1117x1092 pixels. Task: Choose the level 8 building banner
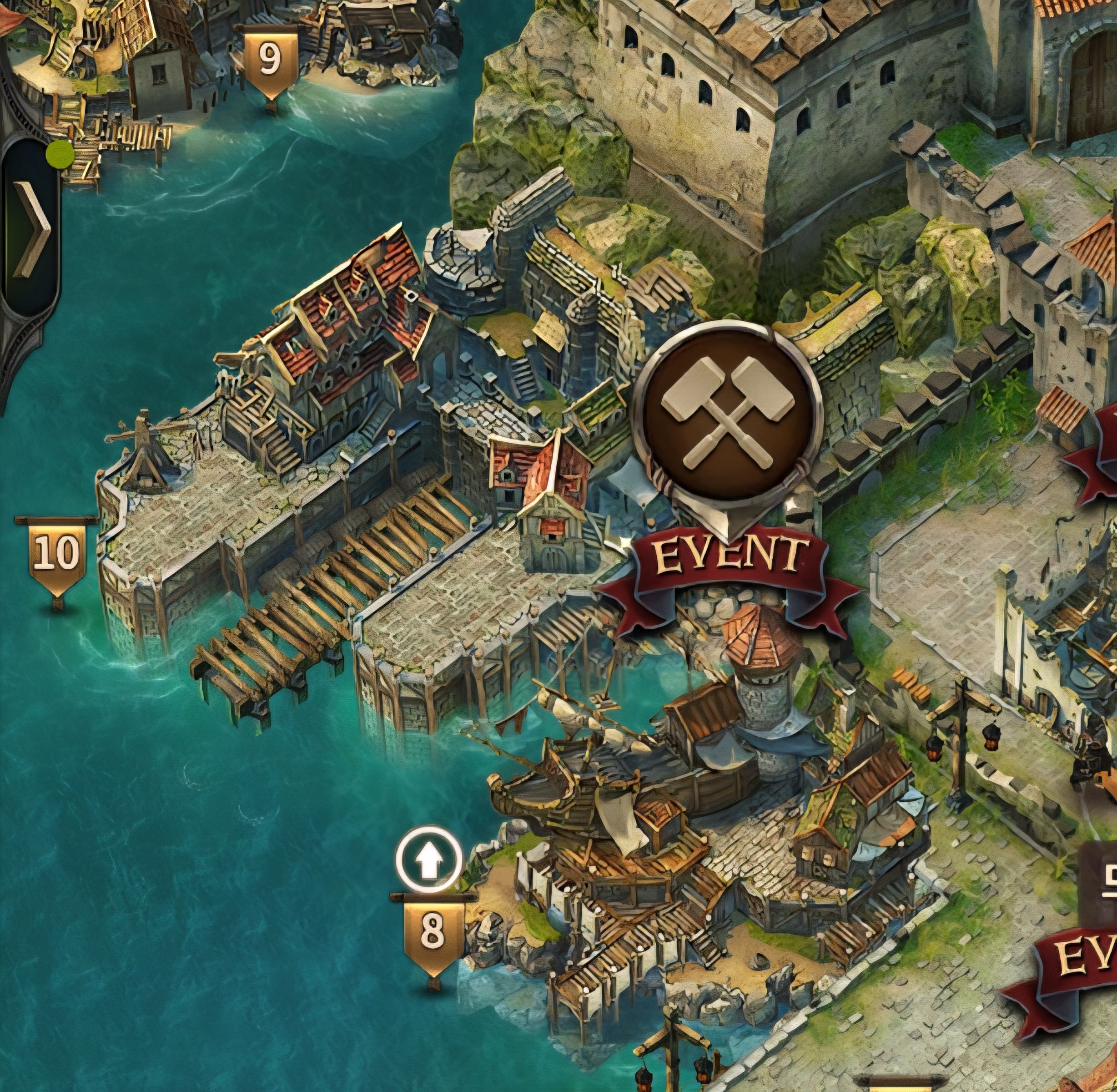click(433, 931)
